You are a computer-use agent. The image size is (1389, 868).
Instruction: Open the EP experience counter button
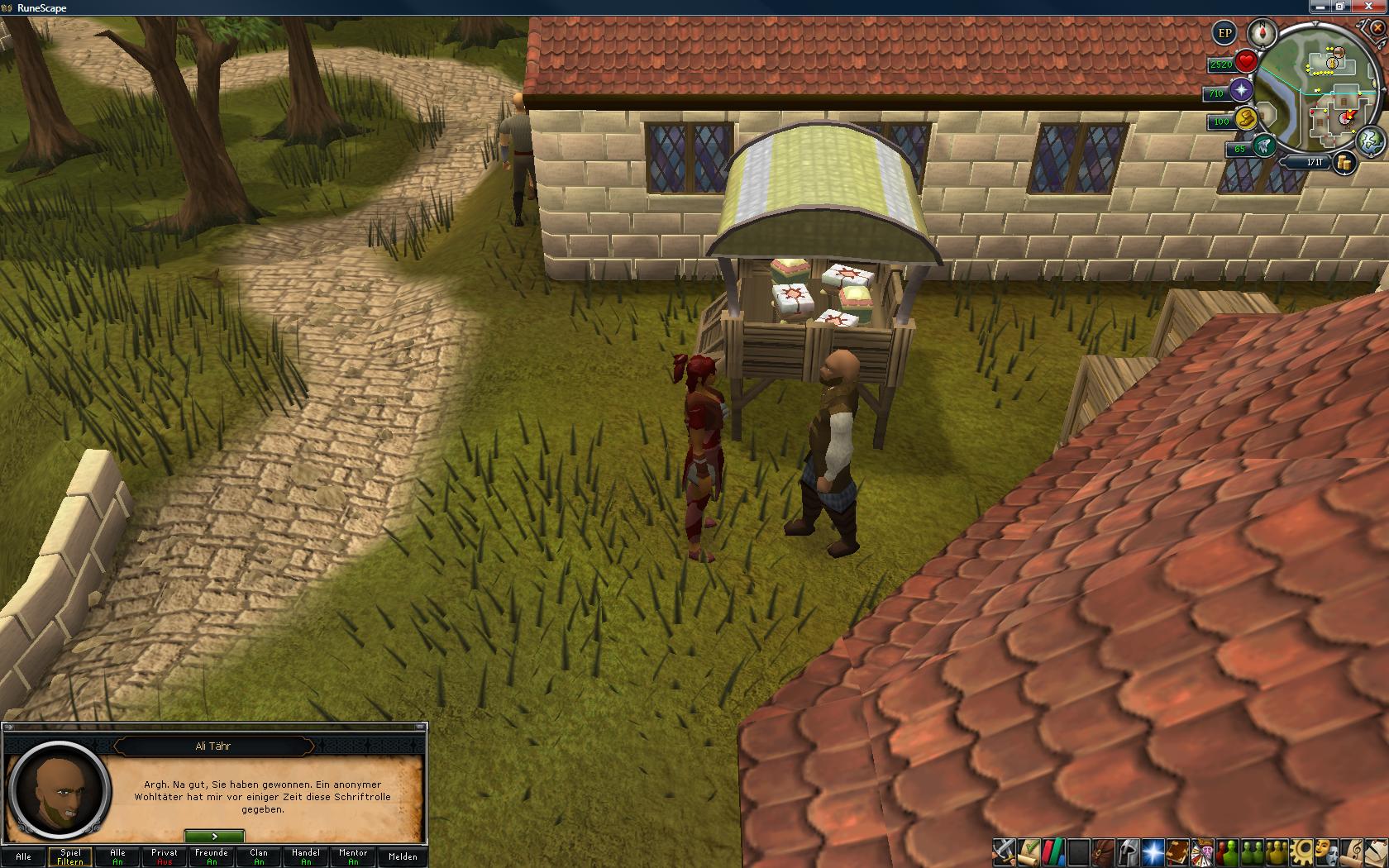pos(1224,34)
